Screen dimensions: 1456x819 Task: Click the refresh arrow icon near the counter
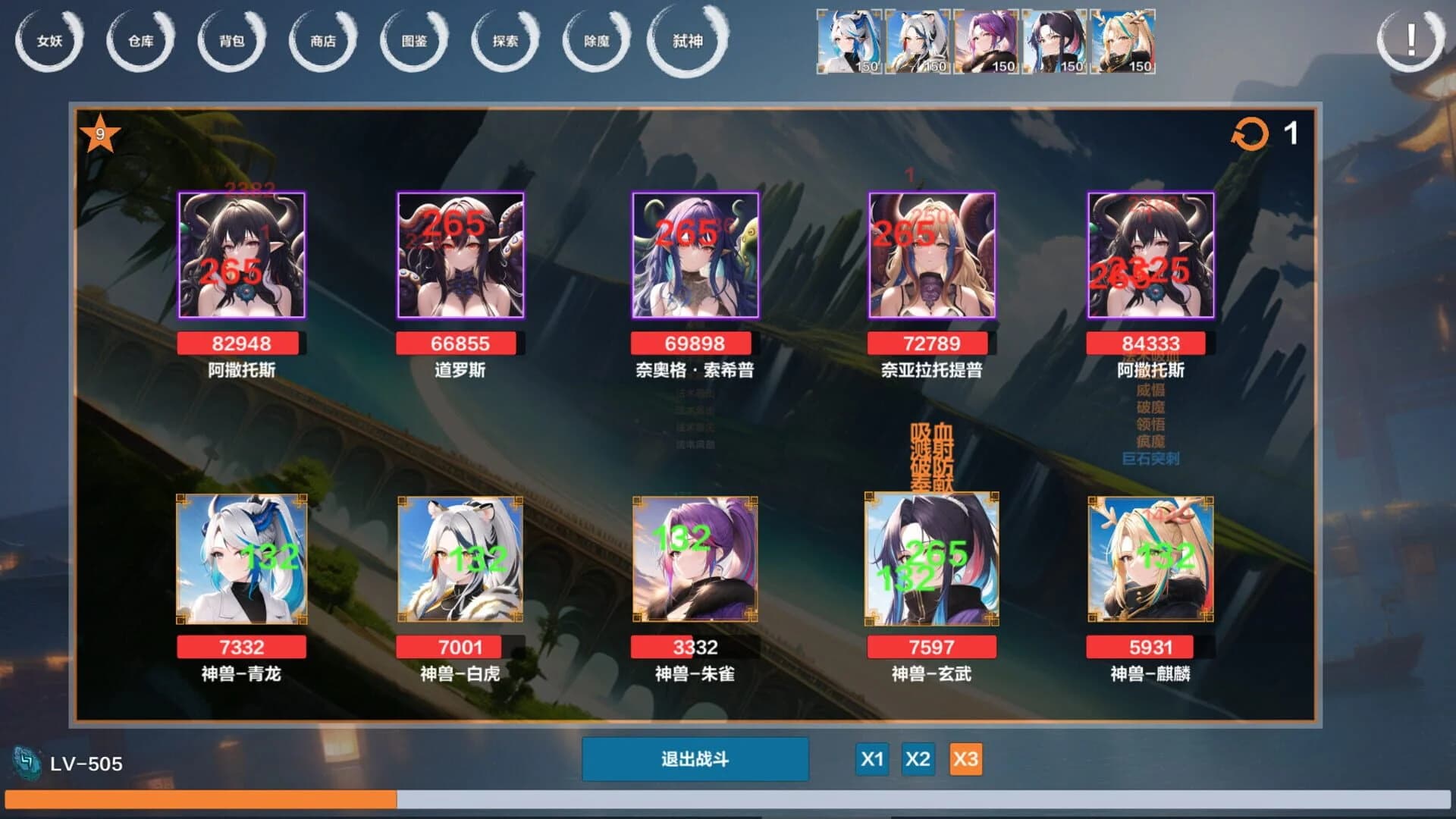click(1251, 134)
